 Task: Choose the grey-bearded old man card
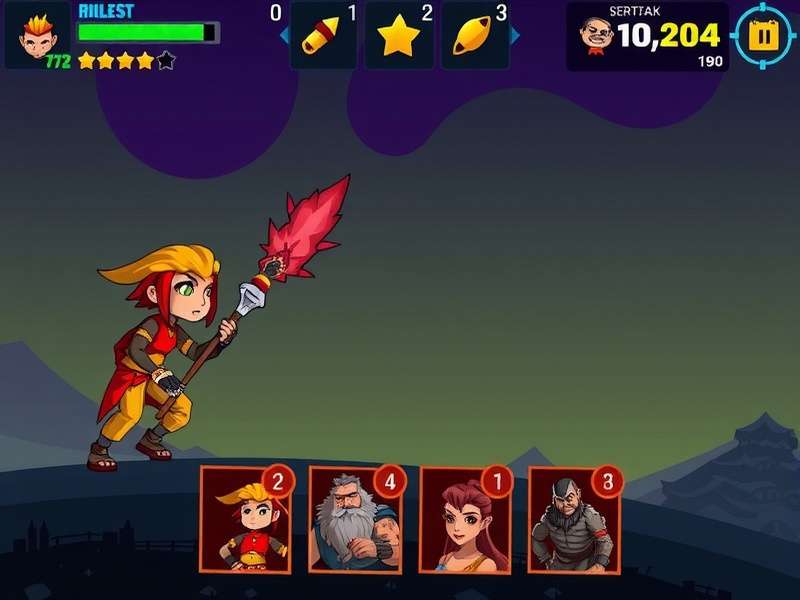tap(354, 519)
